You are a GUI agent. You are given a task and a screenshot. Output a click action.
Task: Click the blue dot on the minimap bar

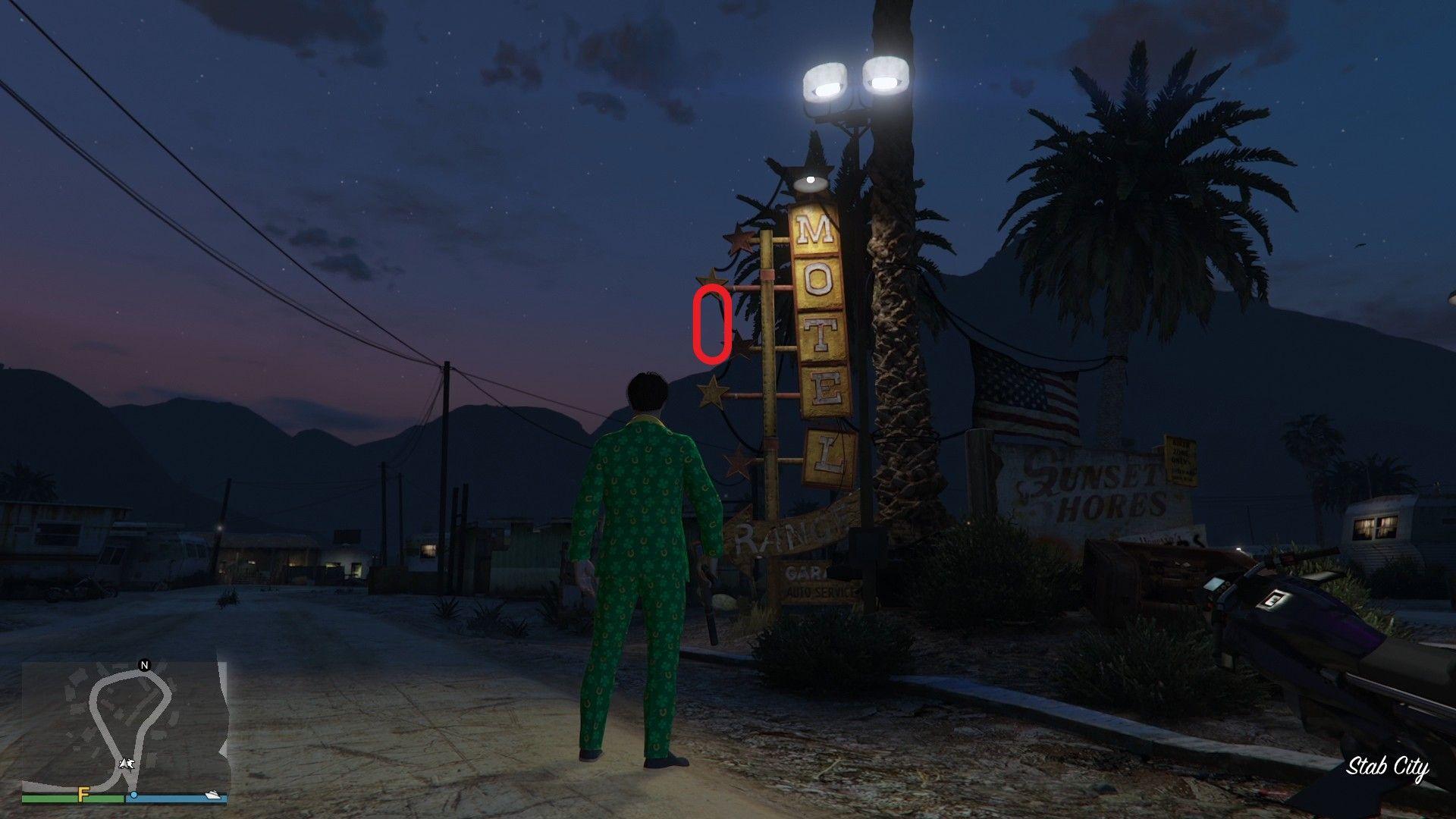pyautogui.click(x=134, y=795)
